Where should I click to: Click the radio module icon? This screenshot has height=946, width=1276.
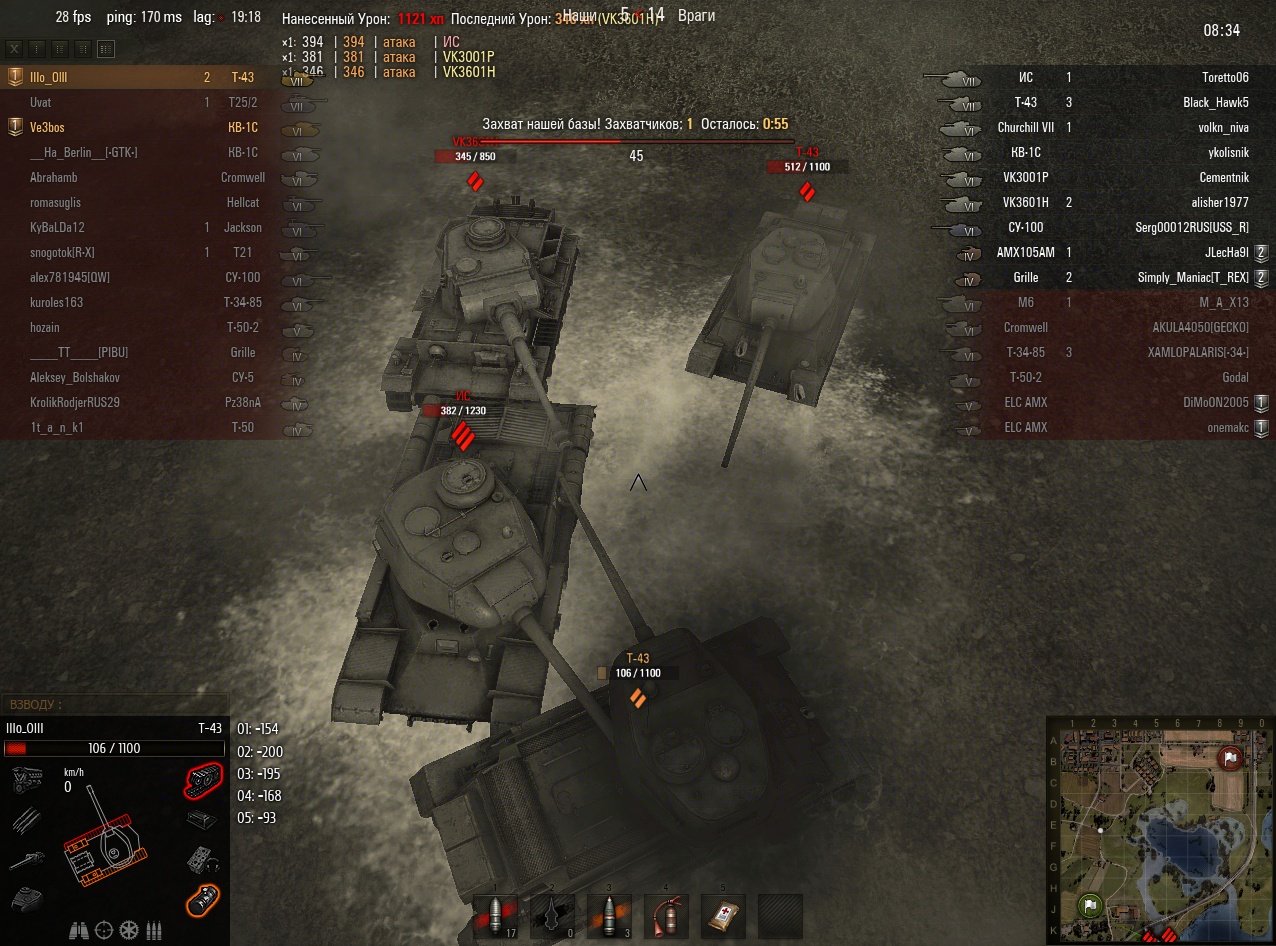(204, 860)
